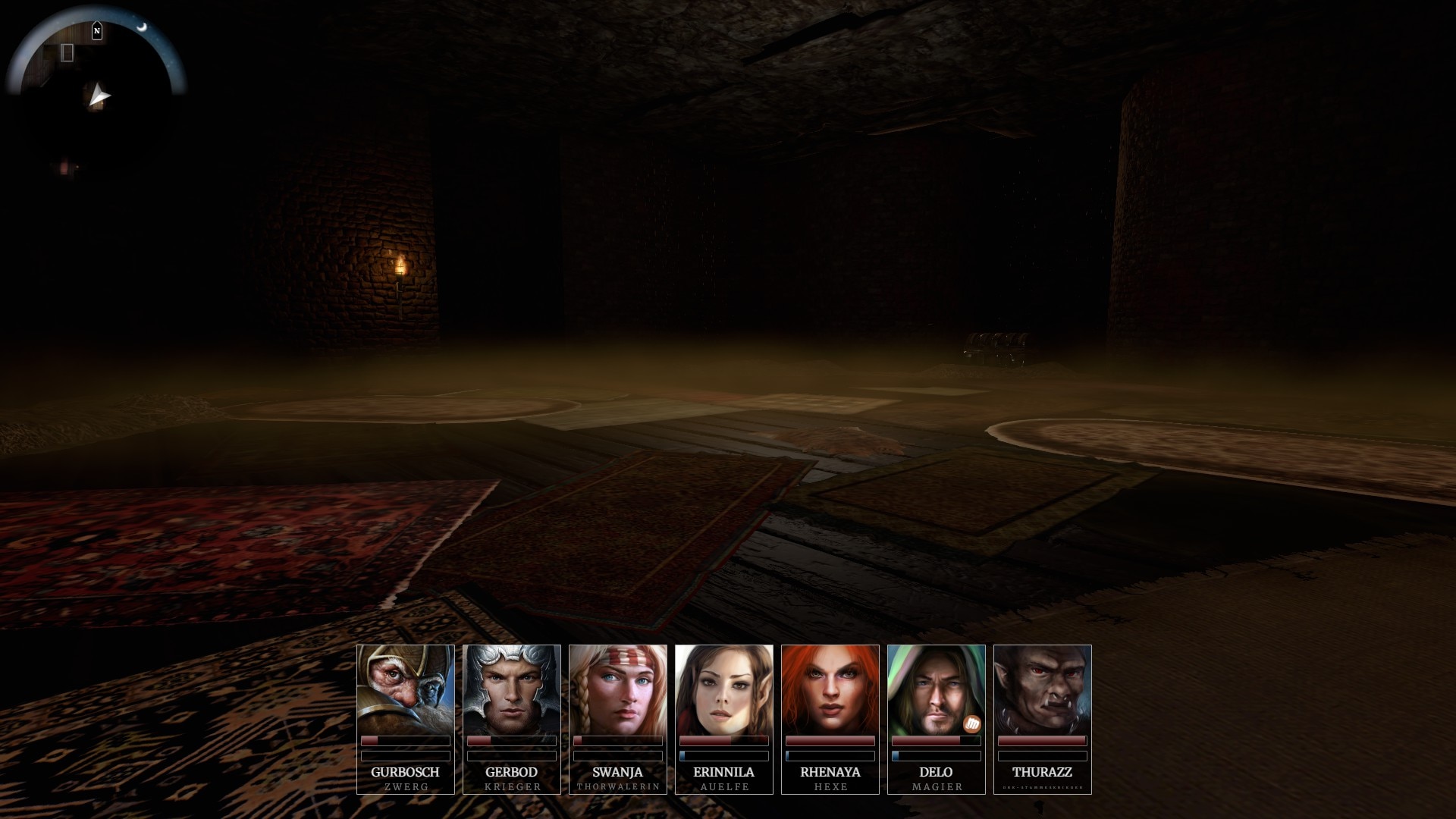This screenshot has height=819, width=1456.
Task: Select Gurbosch the Zwerg portrait
Action: 406,690
